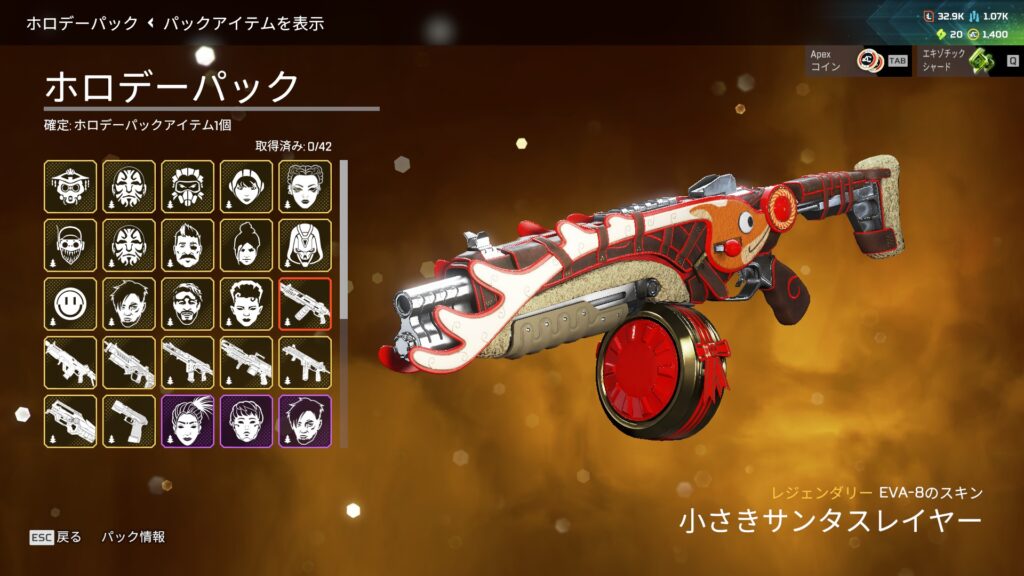
Task: Select the Bloodhound goggles-and-hat item tile
Action: click(x=70, y=186)
